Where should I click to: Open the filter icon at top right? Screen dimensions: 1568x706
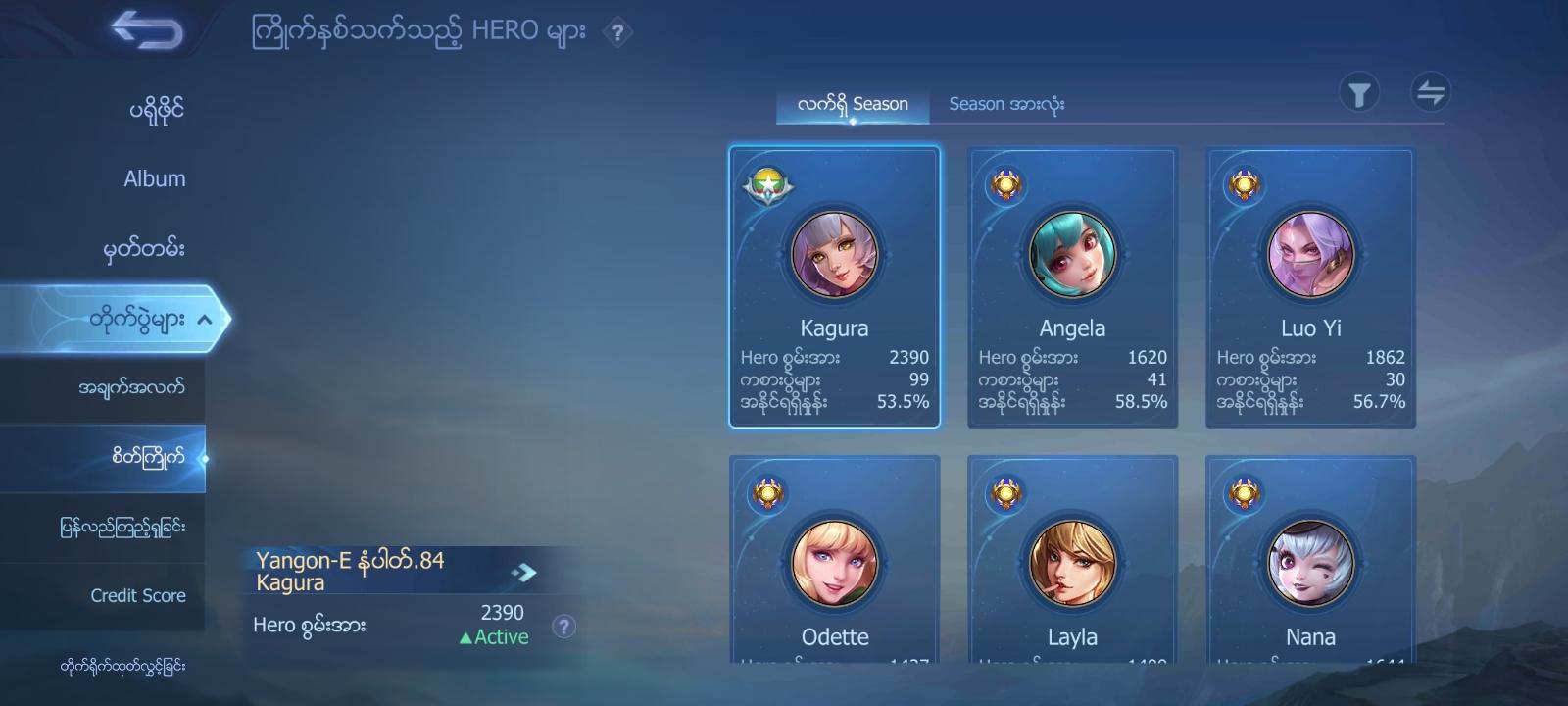(x=1358, y=91)
